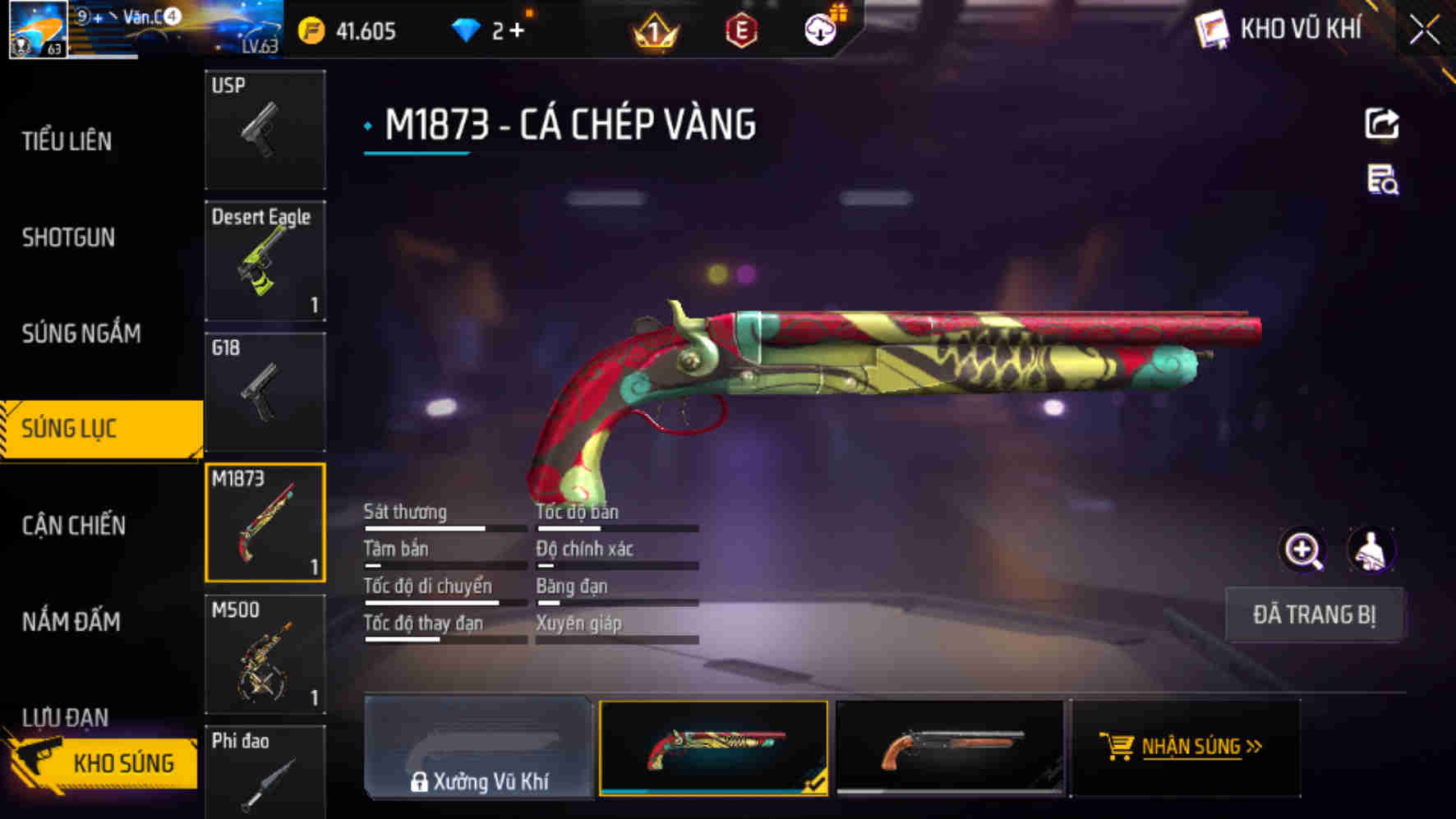
Task: Select the M500 weapon in the list
Action: click(x=265, y=655)
